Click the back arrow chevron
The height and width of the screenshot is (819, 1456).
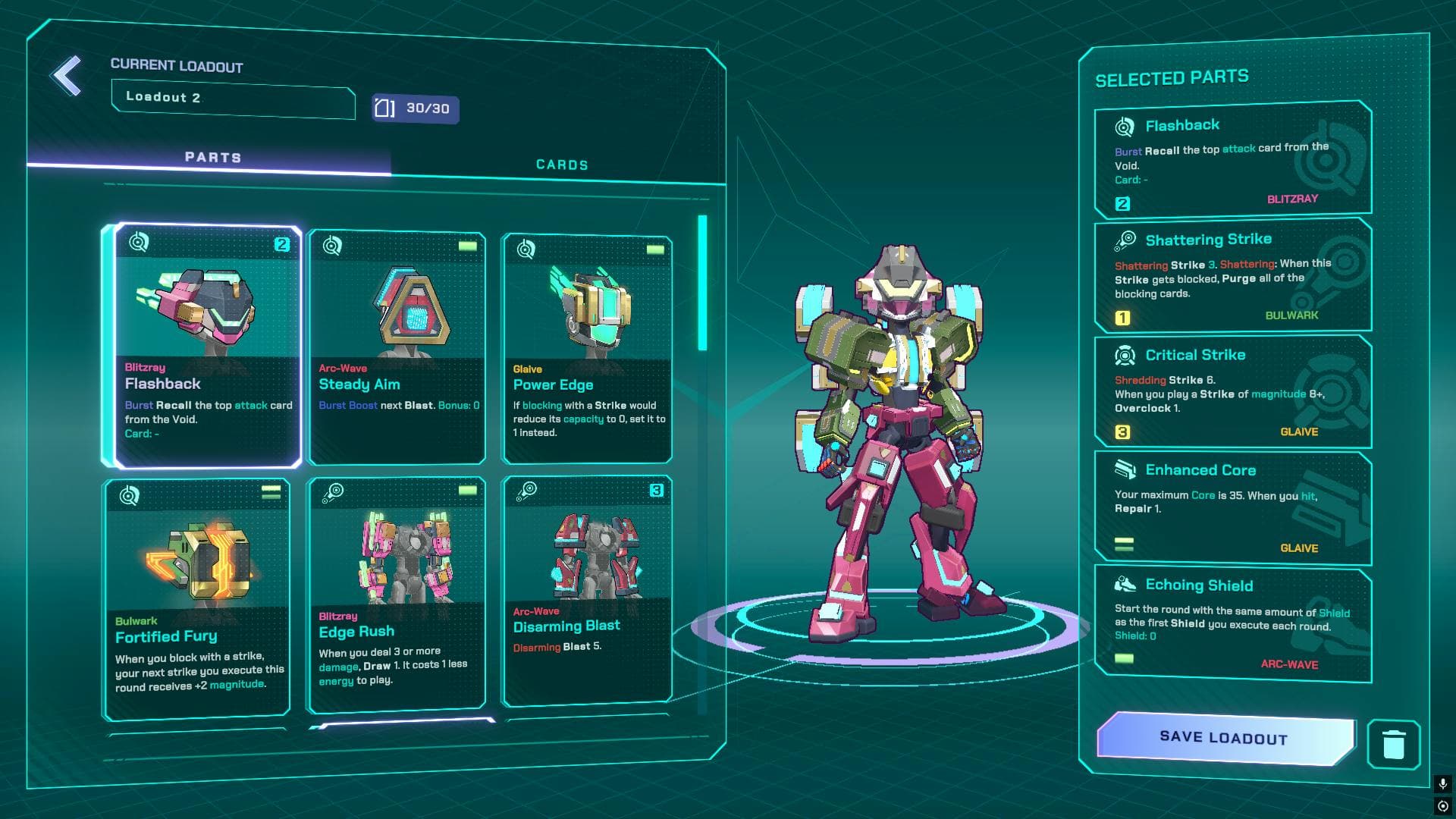pyautogui.click(x=66, y=75)
